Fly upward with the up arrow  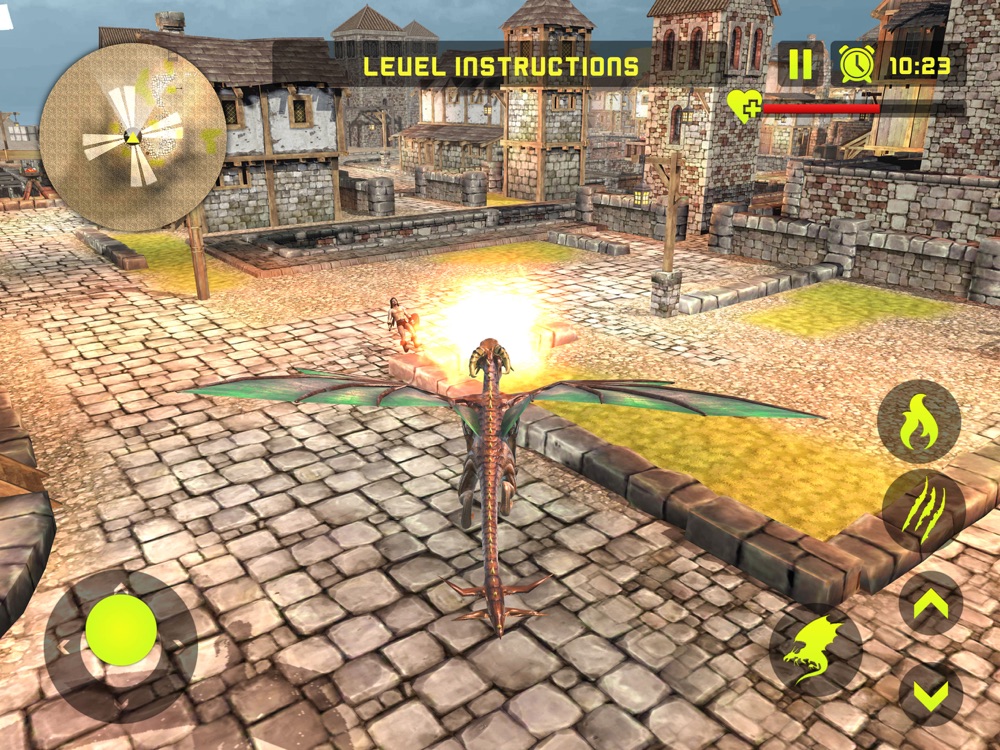tap(930, 603)
